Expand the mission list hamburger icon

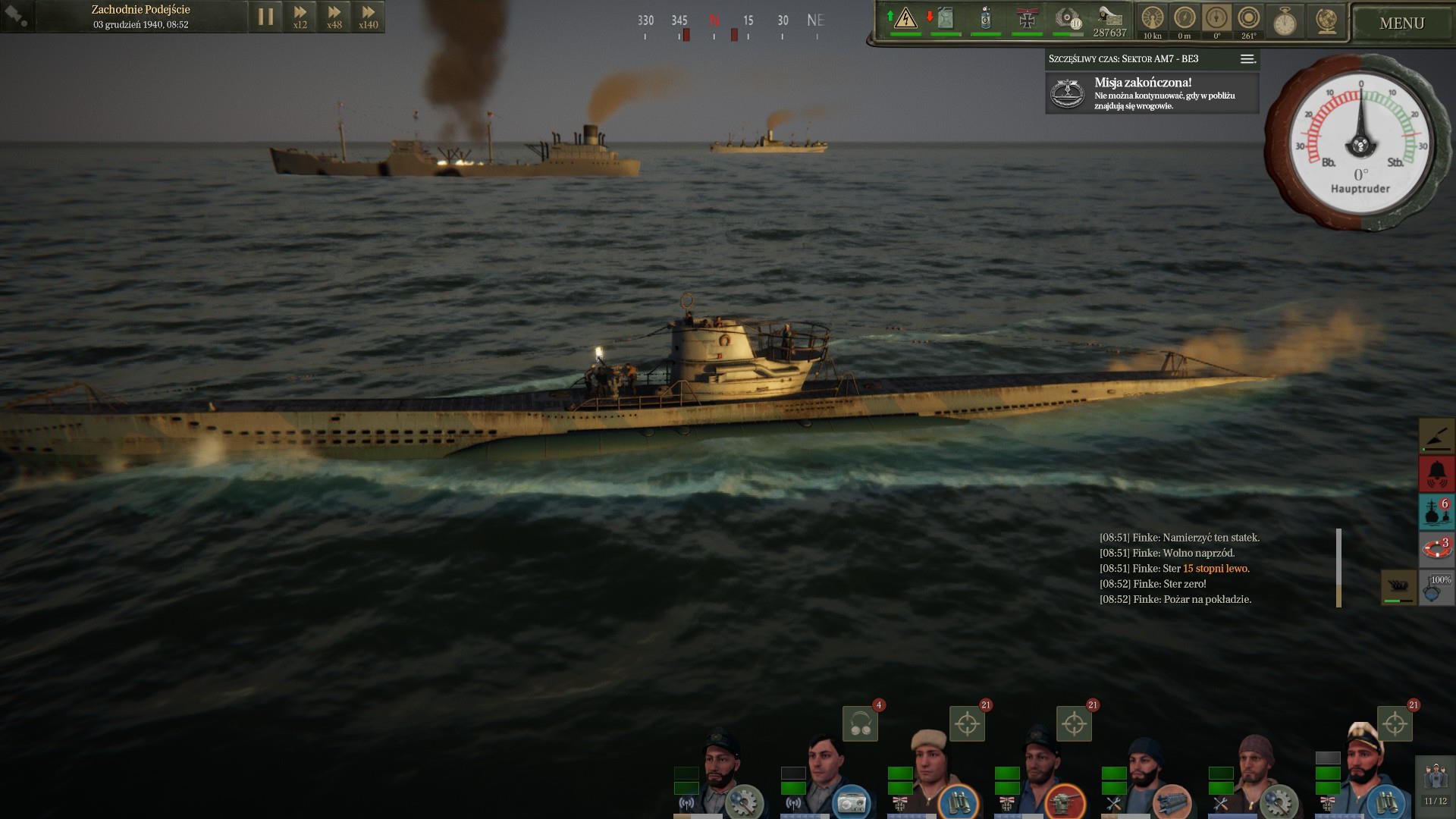pos(1247,59)
